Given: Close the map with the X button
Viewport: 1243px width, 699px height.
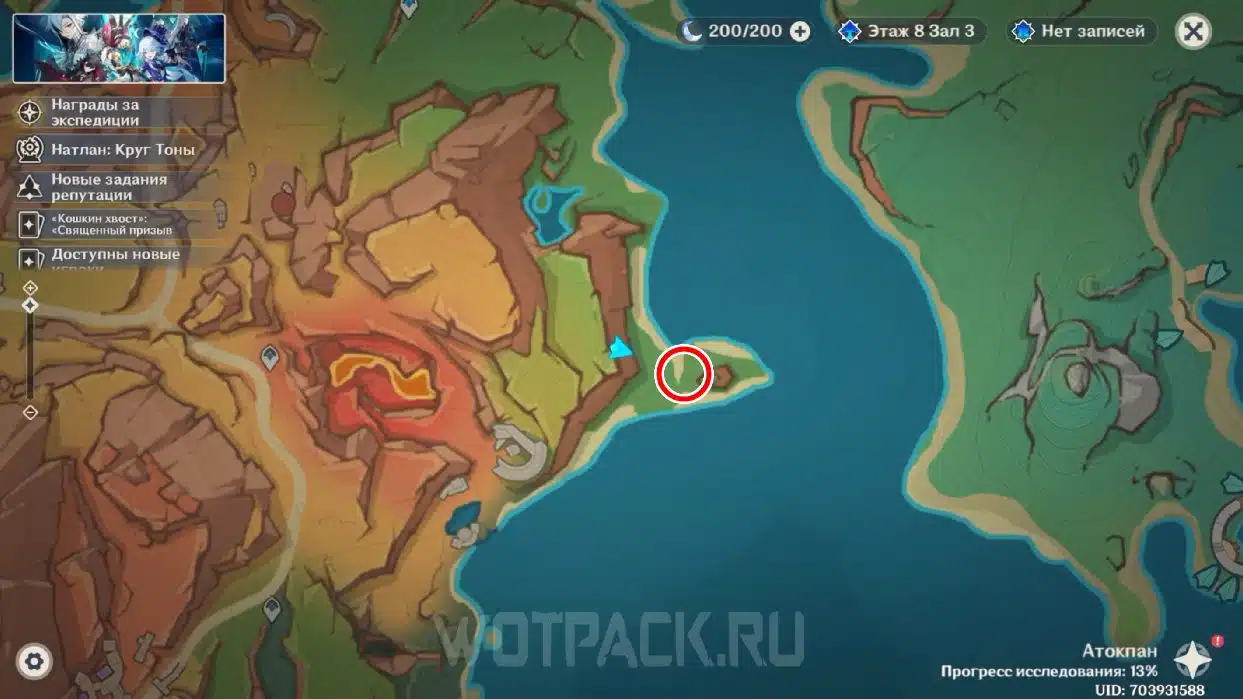Looking at the screenshot, I should (1192, 31).
